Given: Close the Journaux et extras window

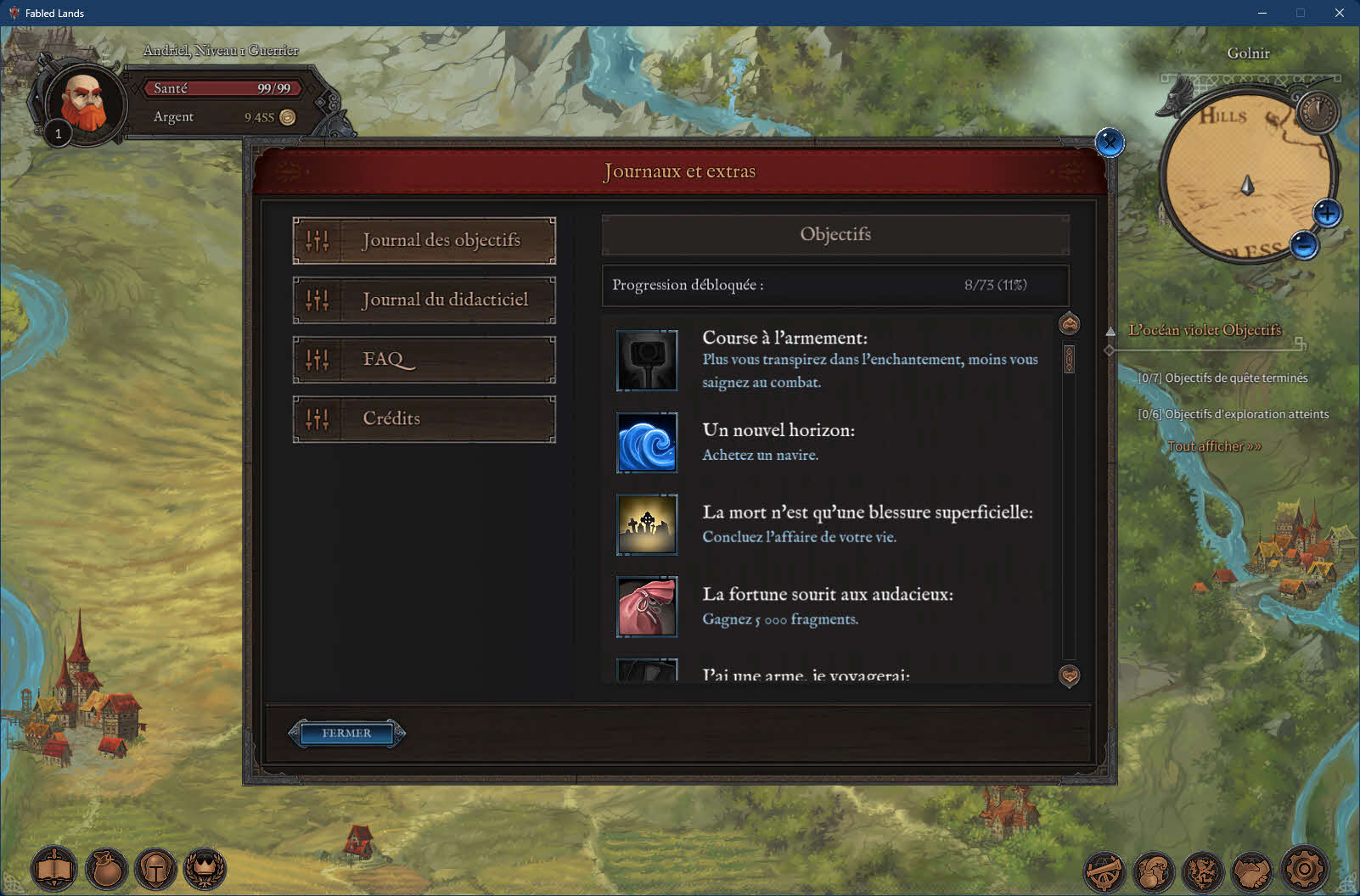Looking at the screenshot, I should 1110,143.
